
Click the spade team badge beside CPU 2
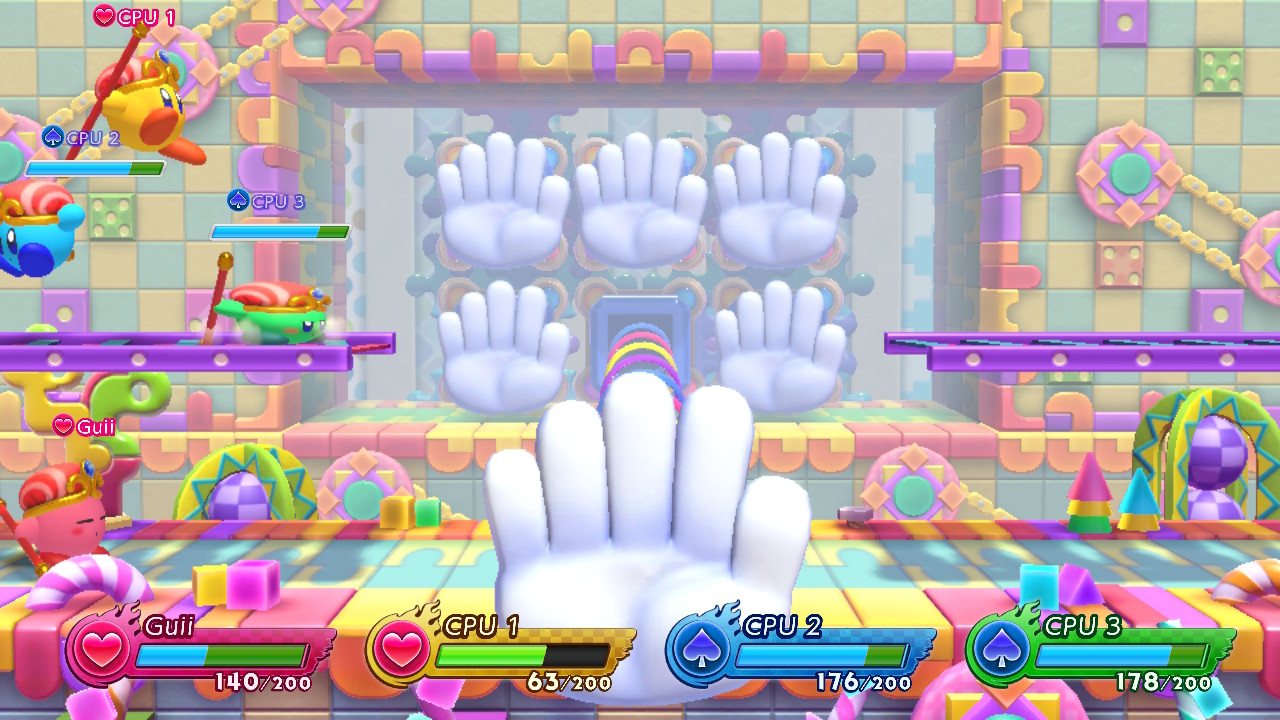[700, 650]
